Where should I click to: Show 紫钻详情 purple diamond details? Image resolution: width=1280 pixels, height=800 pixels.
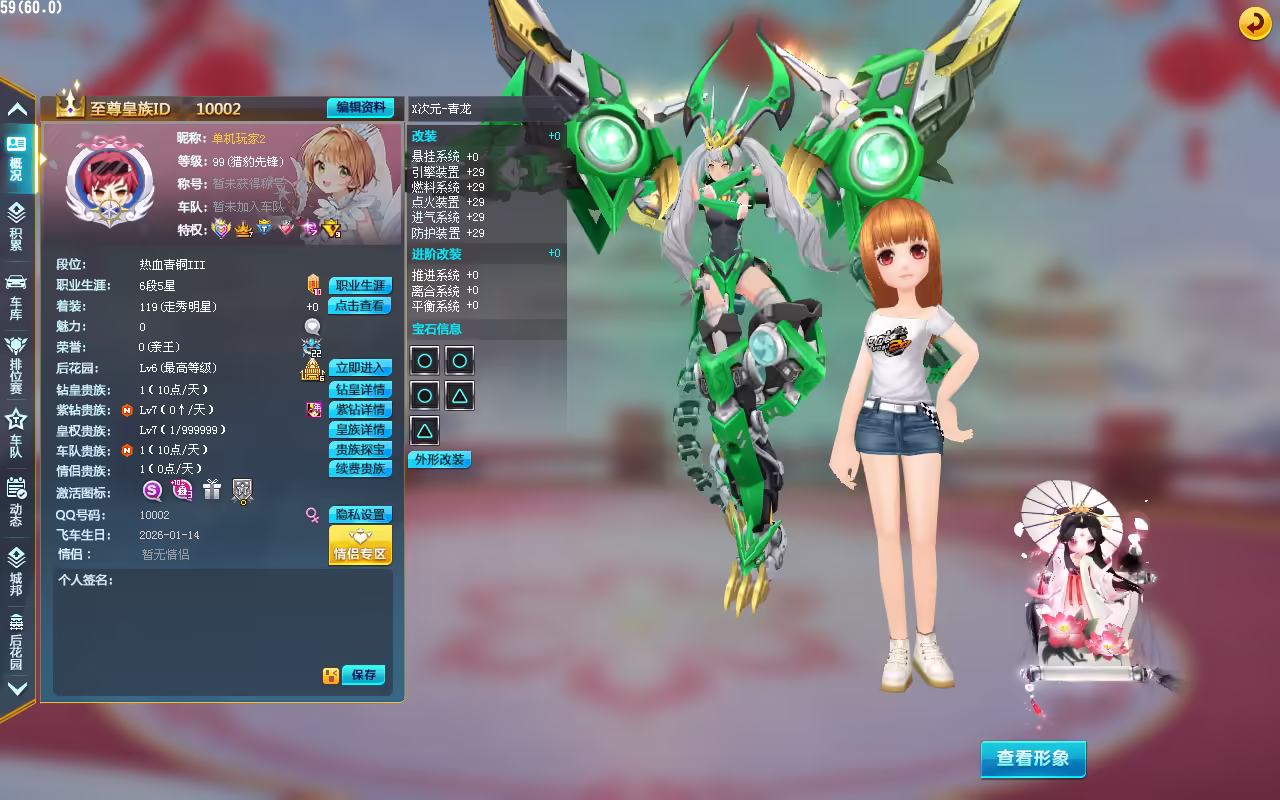pyautogui.click(x=360, y=410)
